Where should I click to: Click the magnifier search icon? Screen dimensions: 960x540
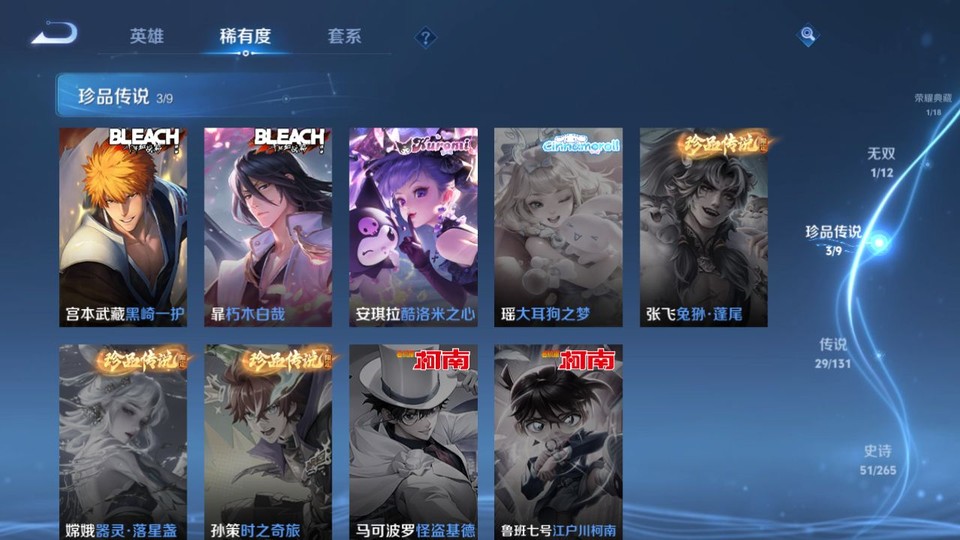[807, 36]
